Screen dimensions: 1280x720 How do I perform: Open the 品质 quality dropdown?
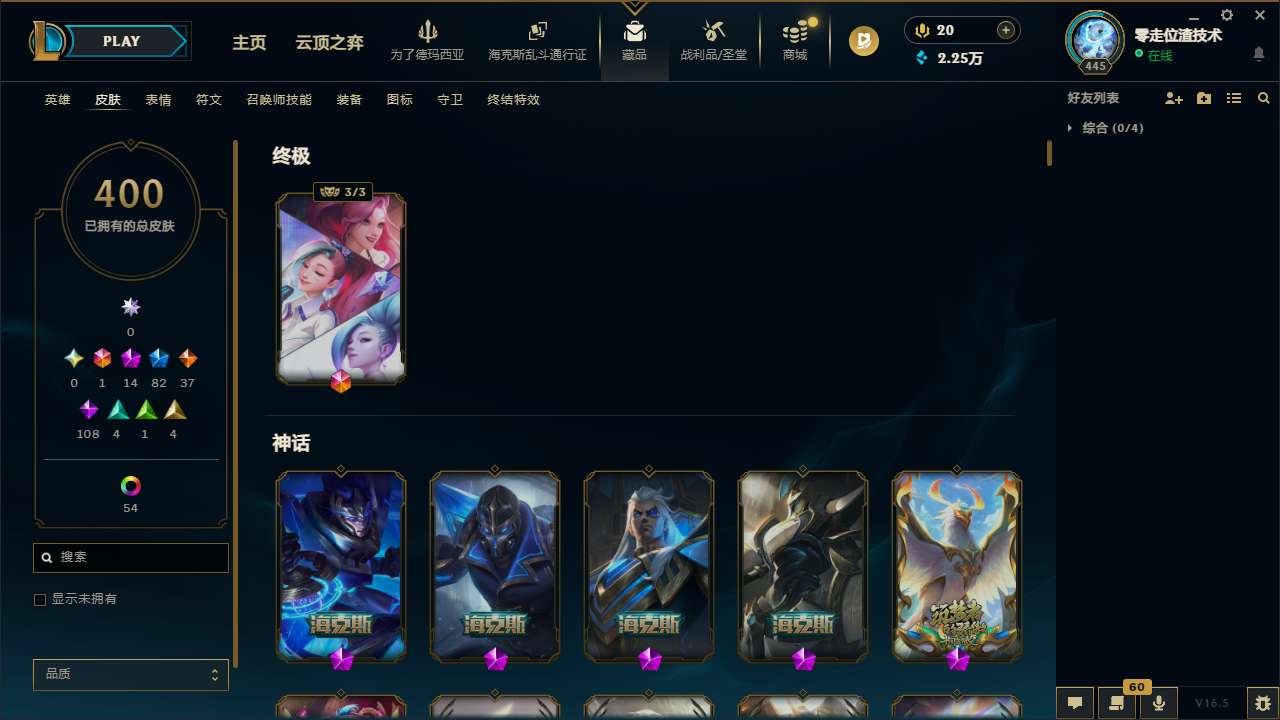pos(130,674)
